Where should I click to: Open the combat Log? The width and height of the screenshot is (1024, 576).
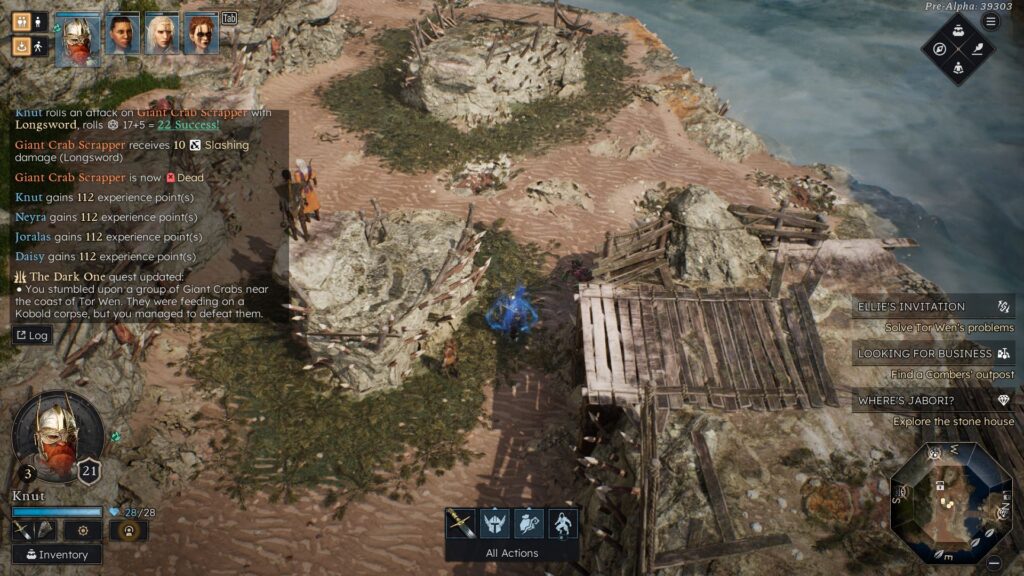[x=32, y=335]
